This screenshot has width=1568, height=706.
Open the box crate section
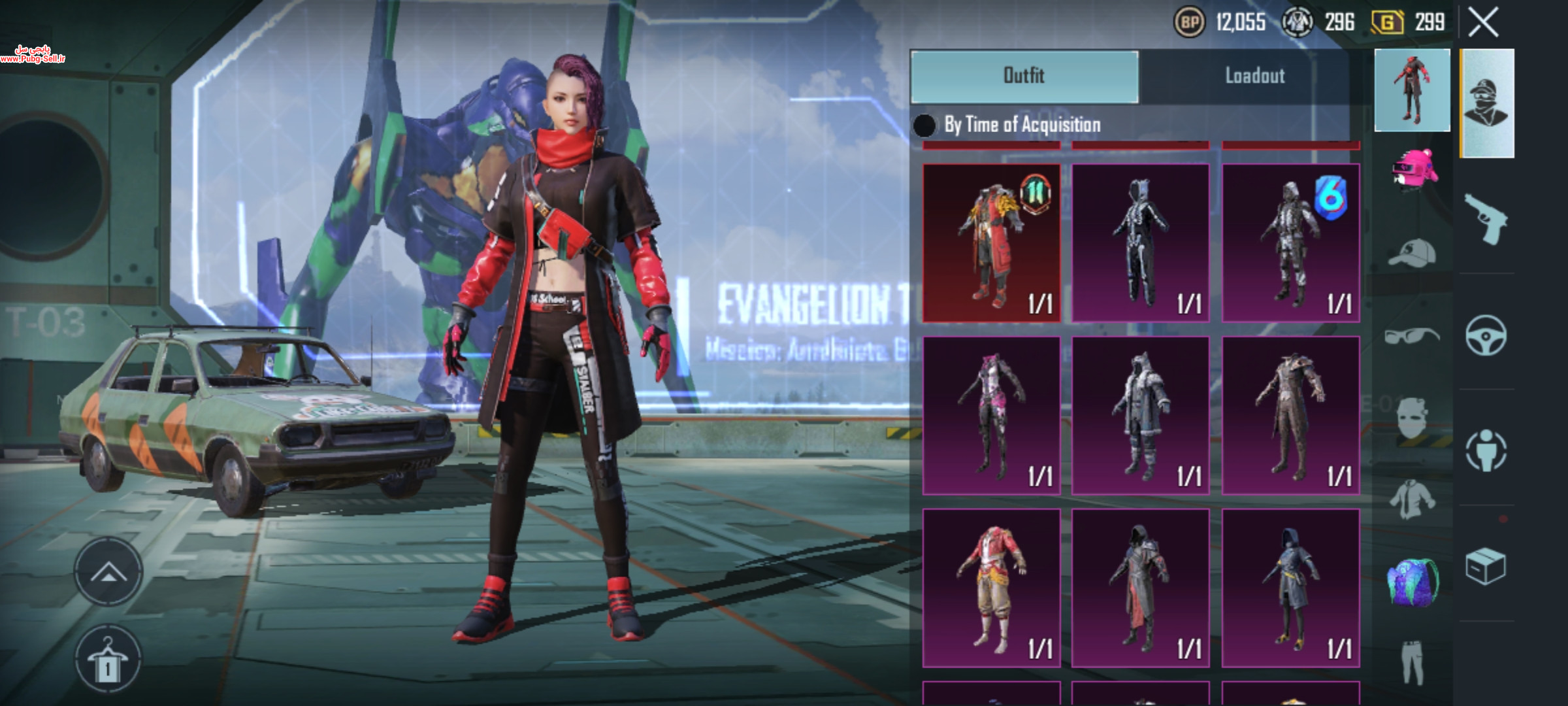click(1486, 566)
